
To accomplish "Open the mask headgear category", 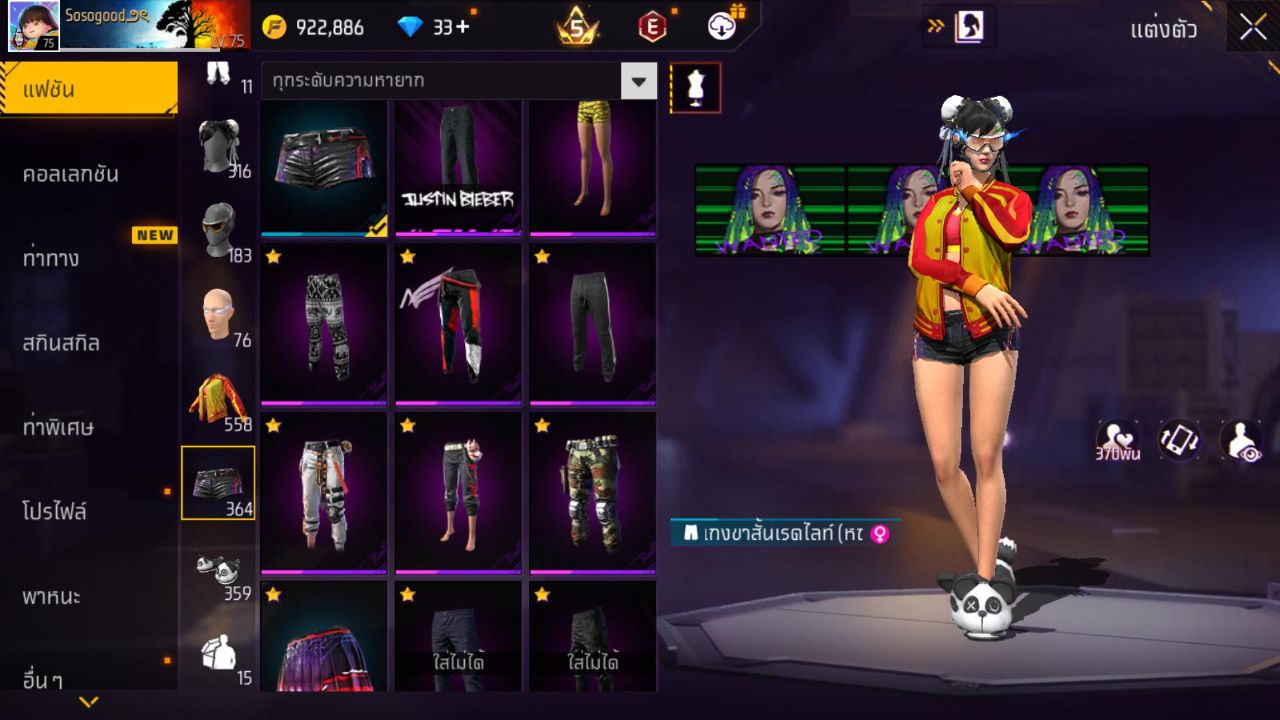I will (220, 220).
